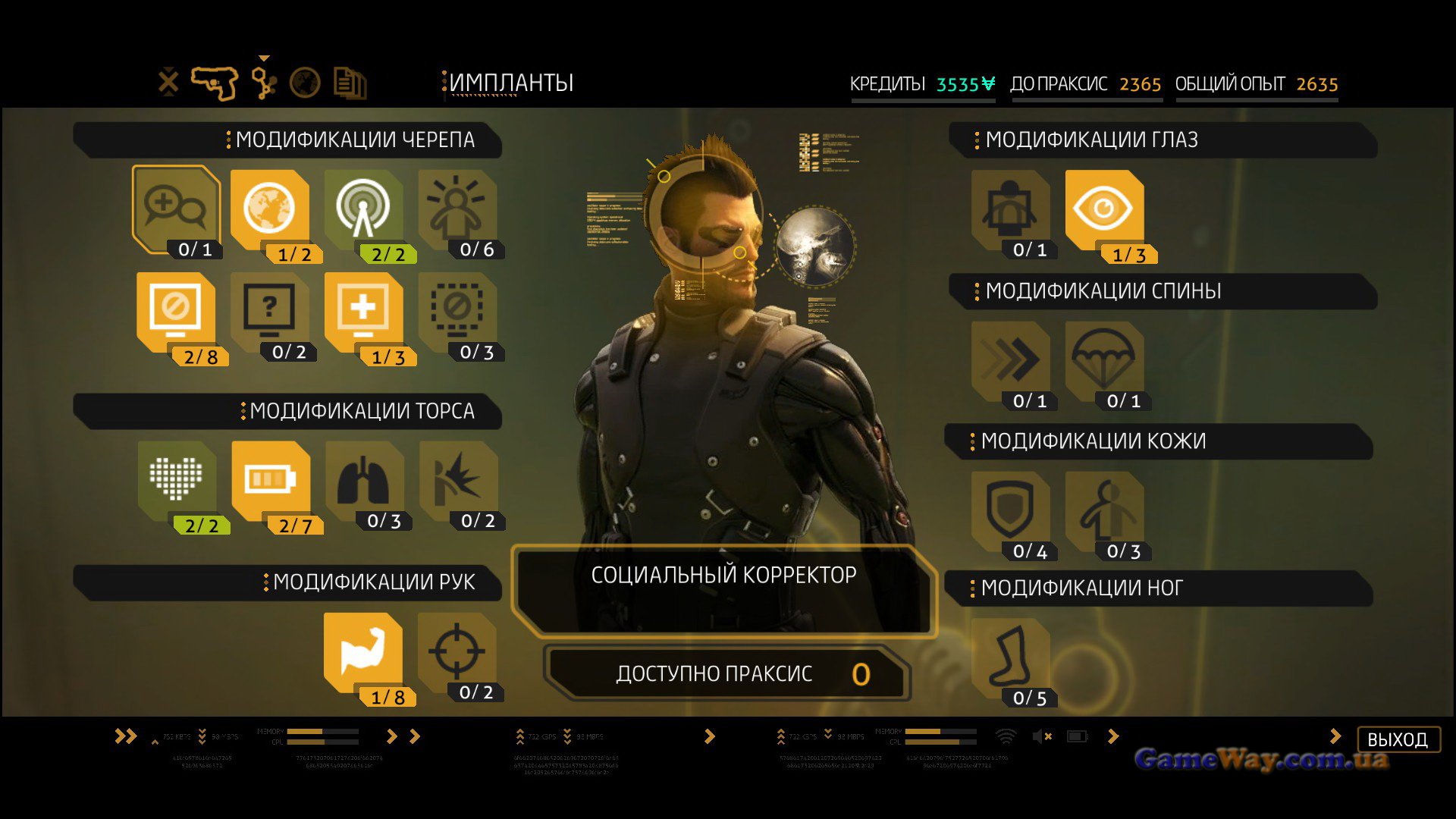This screenshot has width=1456, height=819.
Task: Select the parachute landing augmentation
Action: (x=1103, y=359)
